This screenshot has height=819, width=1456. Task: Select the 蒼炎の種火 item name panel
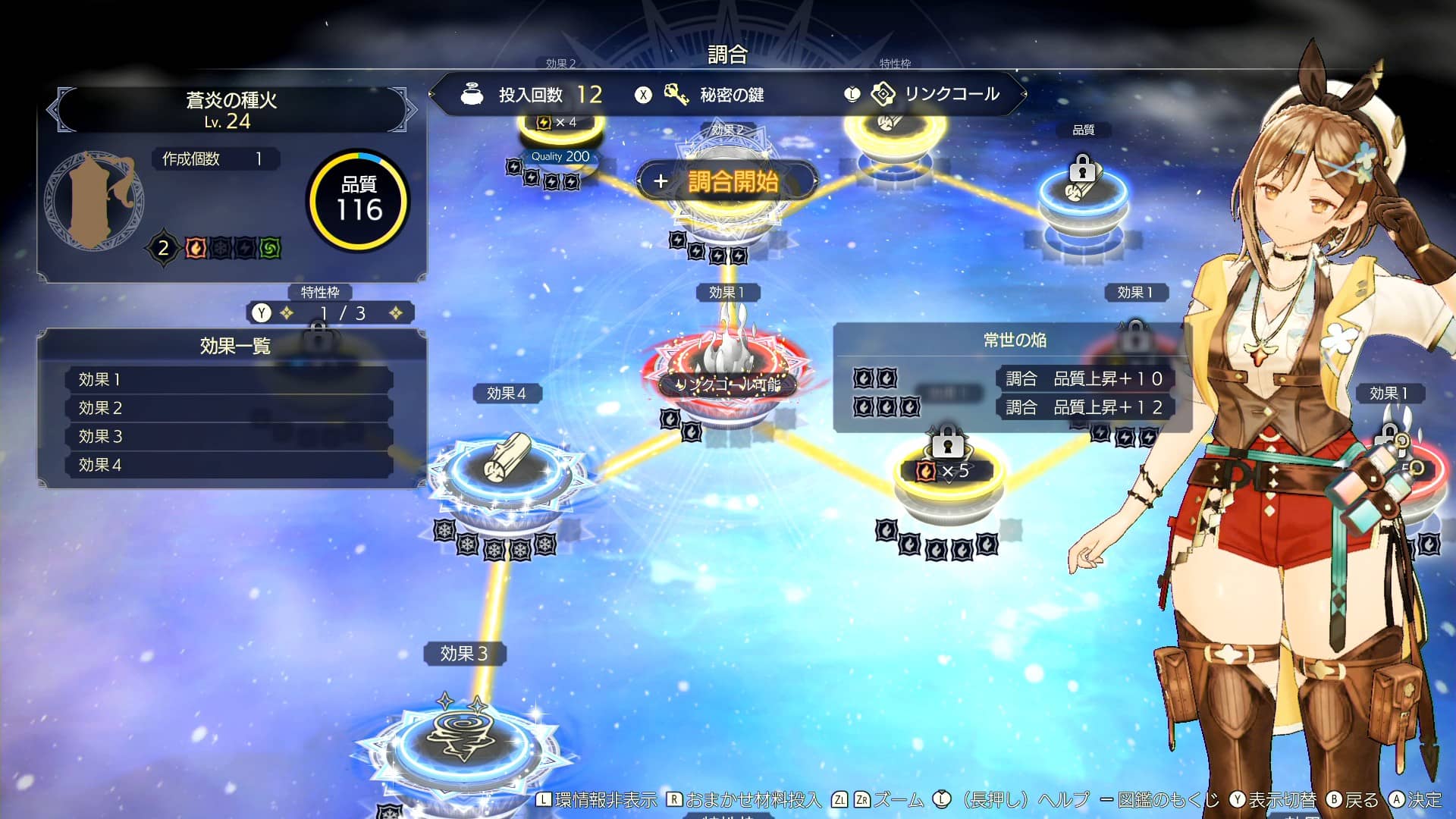tap(231, 110)
